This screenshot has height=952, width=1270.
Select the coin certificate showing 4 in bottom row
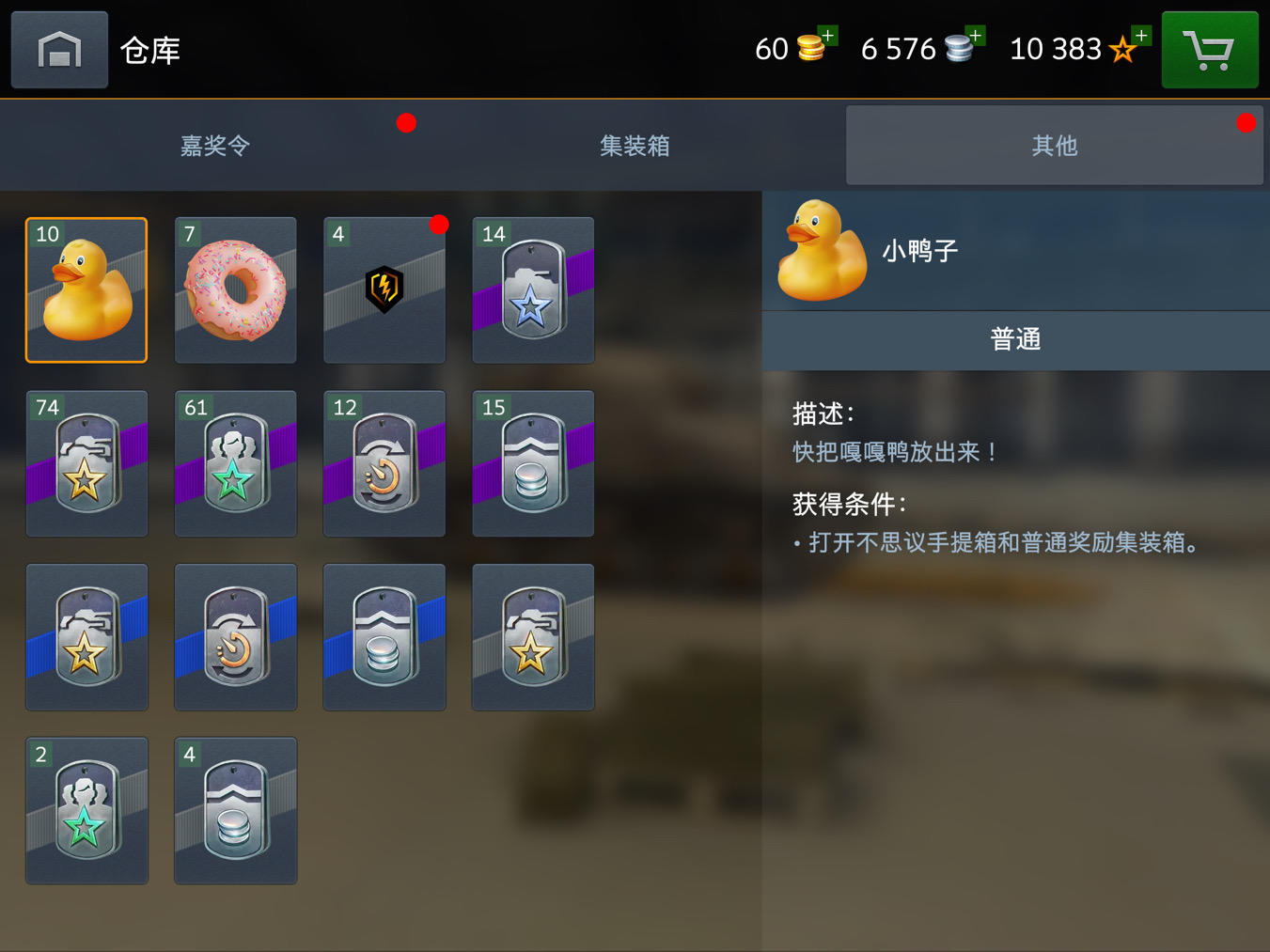[x=234, y=810]
